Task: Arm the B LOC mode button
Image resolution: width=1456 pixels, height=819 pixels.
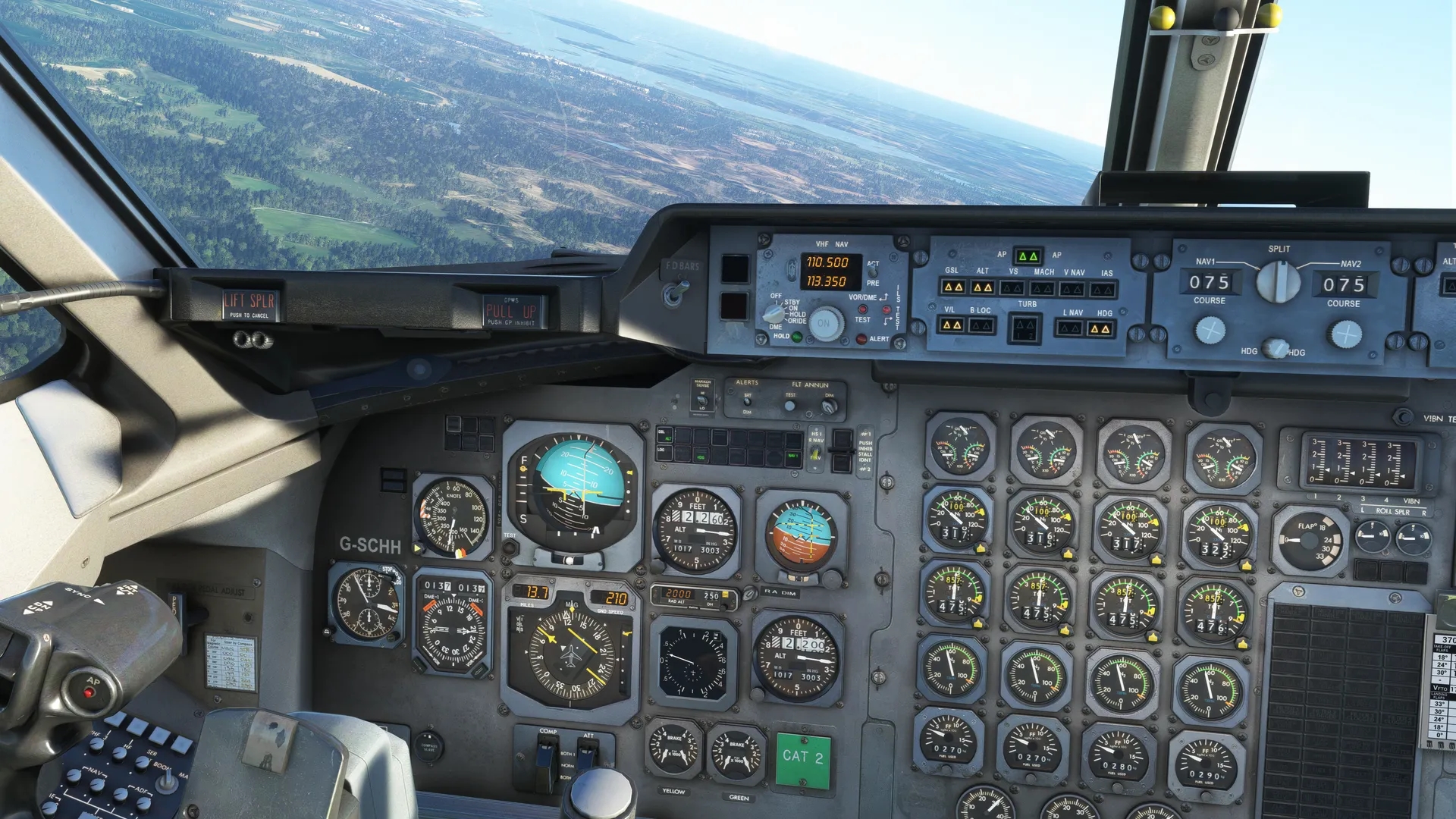Action: click(x=981, y=326)
